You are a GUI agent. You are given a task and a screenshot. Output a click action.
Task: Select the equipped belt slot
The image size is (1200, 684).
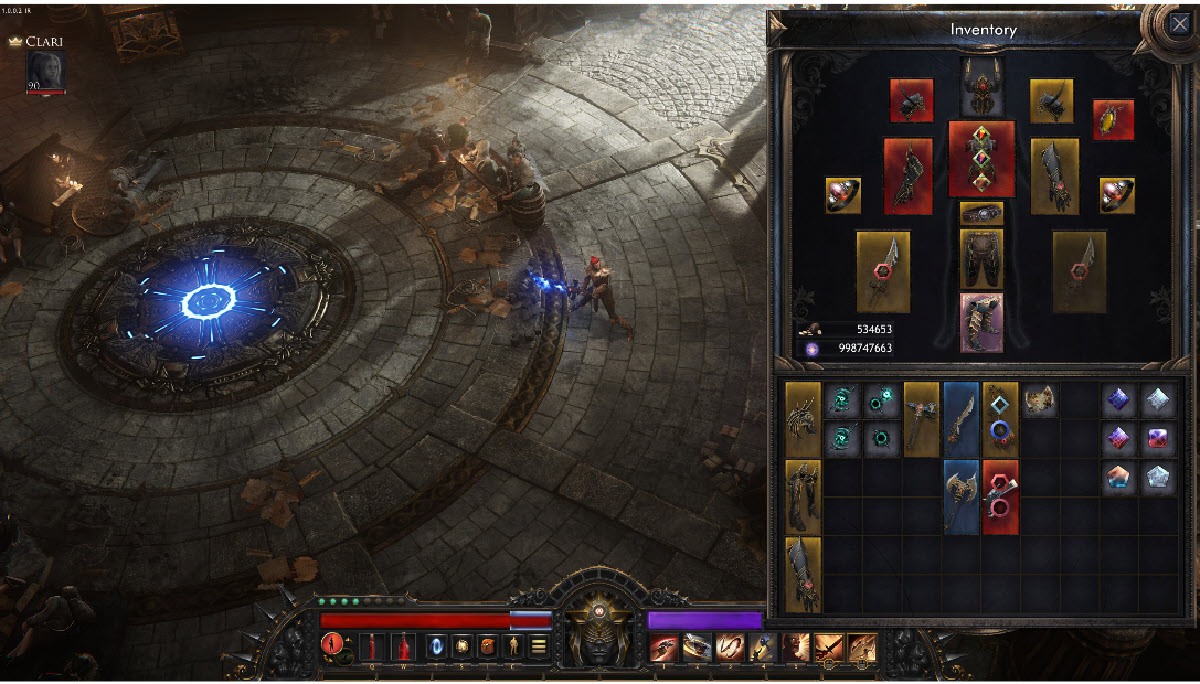coord(981,213)
